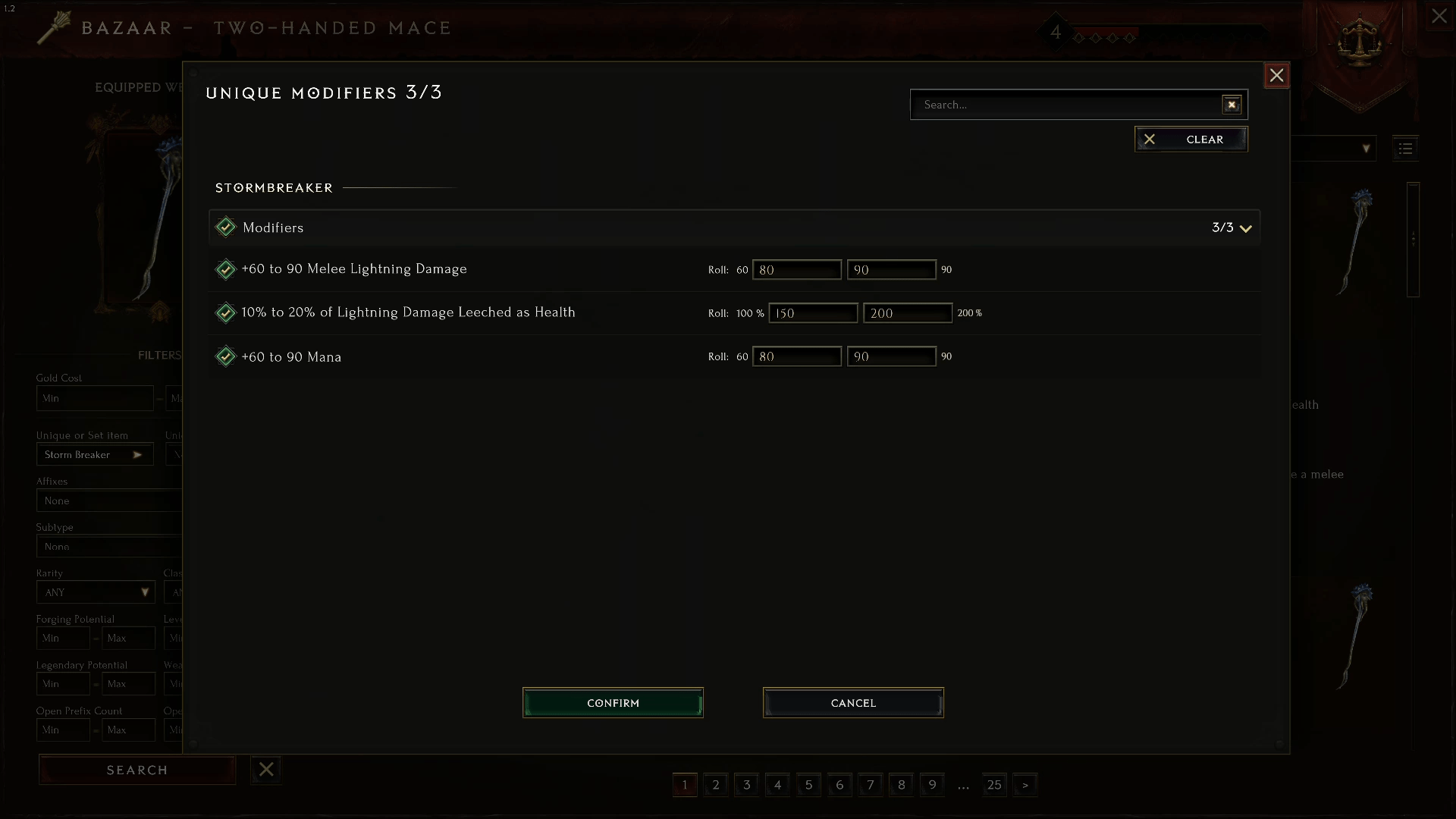Collapse the Modifiers 3/3 list
1456x819 pixels.
[1246, 227]
